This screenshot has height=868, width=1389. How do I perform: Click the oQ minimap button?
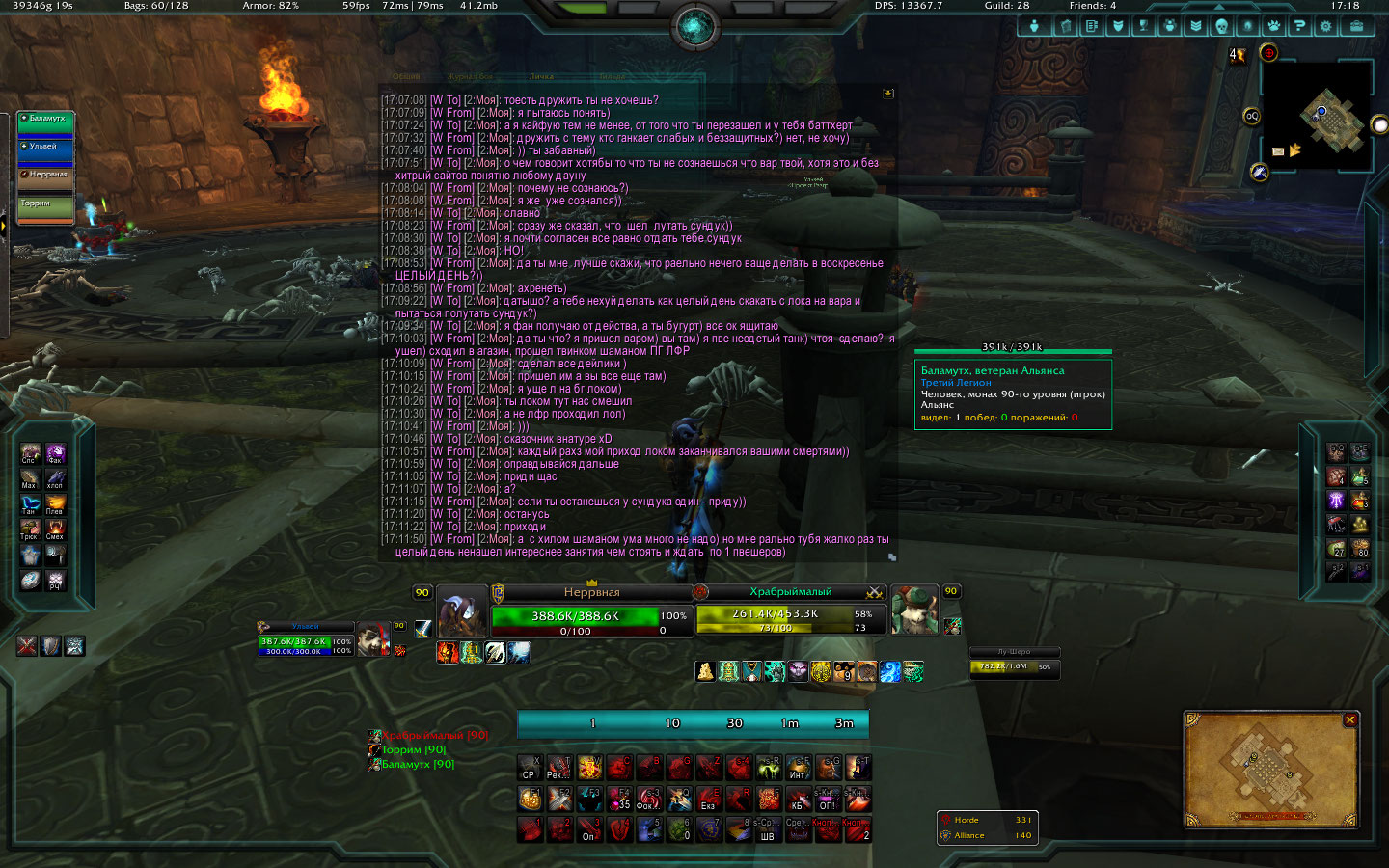click(x=1251, y=116)
